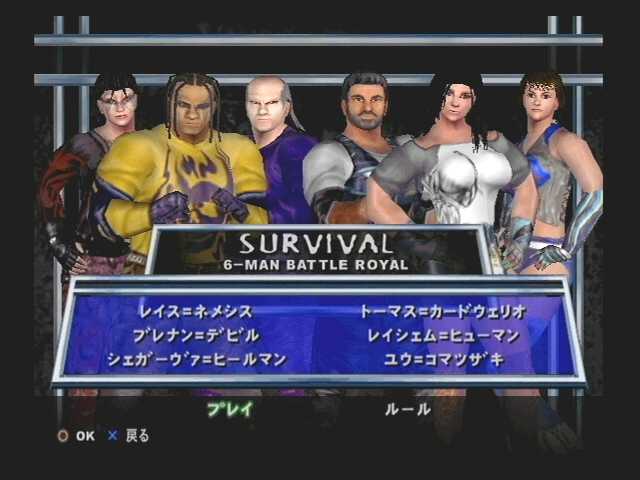Select the レイス=ネメシス name row
The width and height of the screenshot is (640, 480).
point(196,312)
